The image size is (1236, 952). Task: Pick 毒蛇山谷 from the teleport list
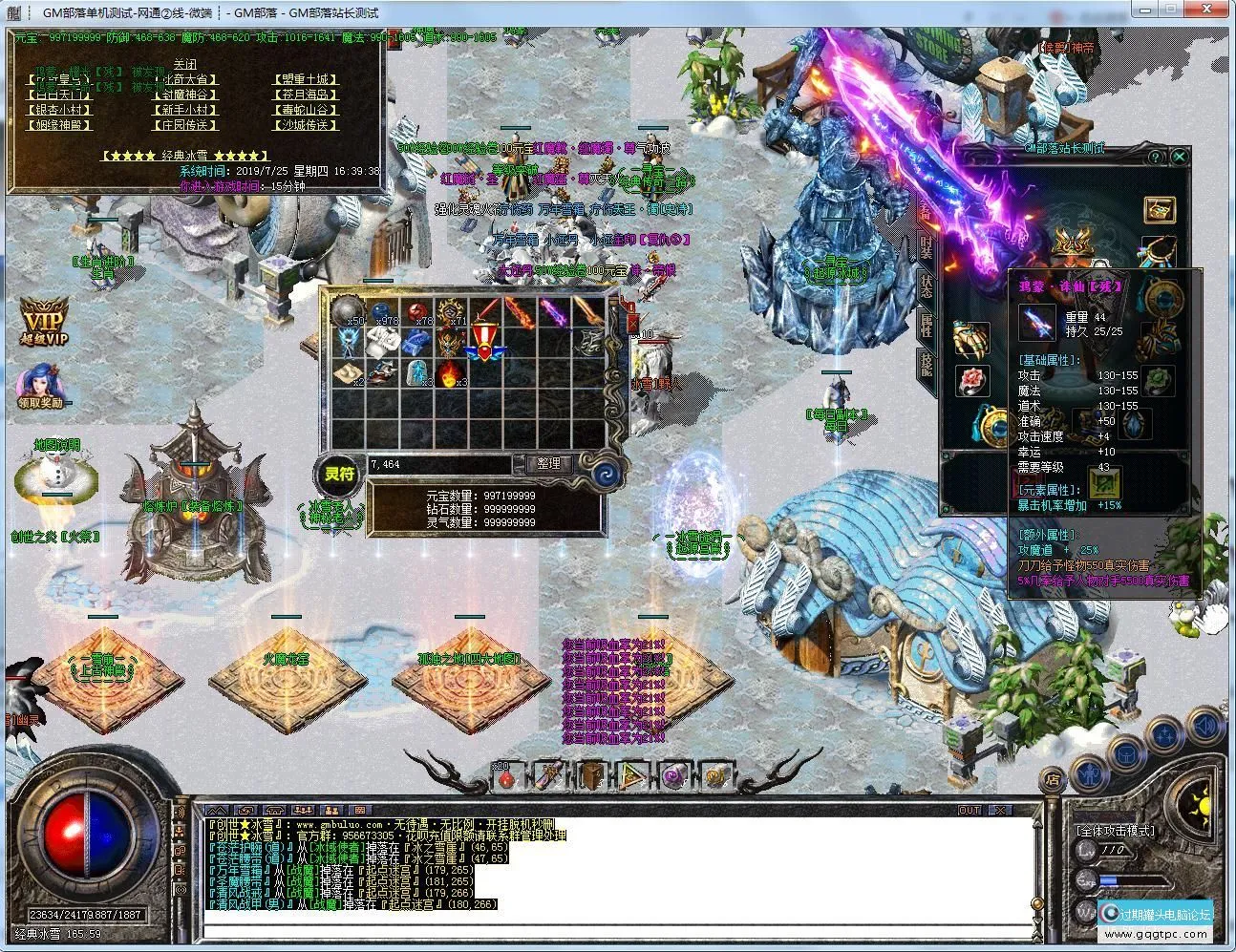point(305,110)
